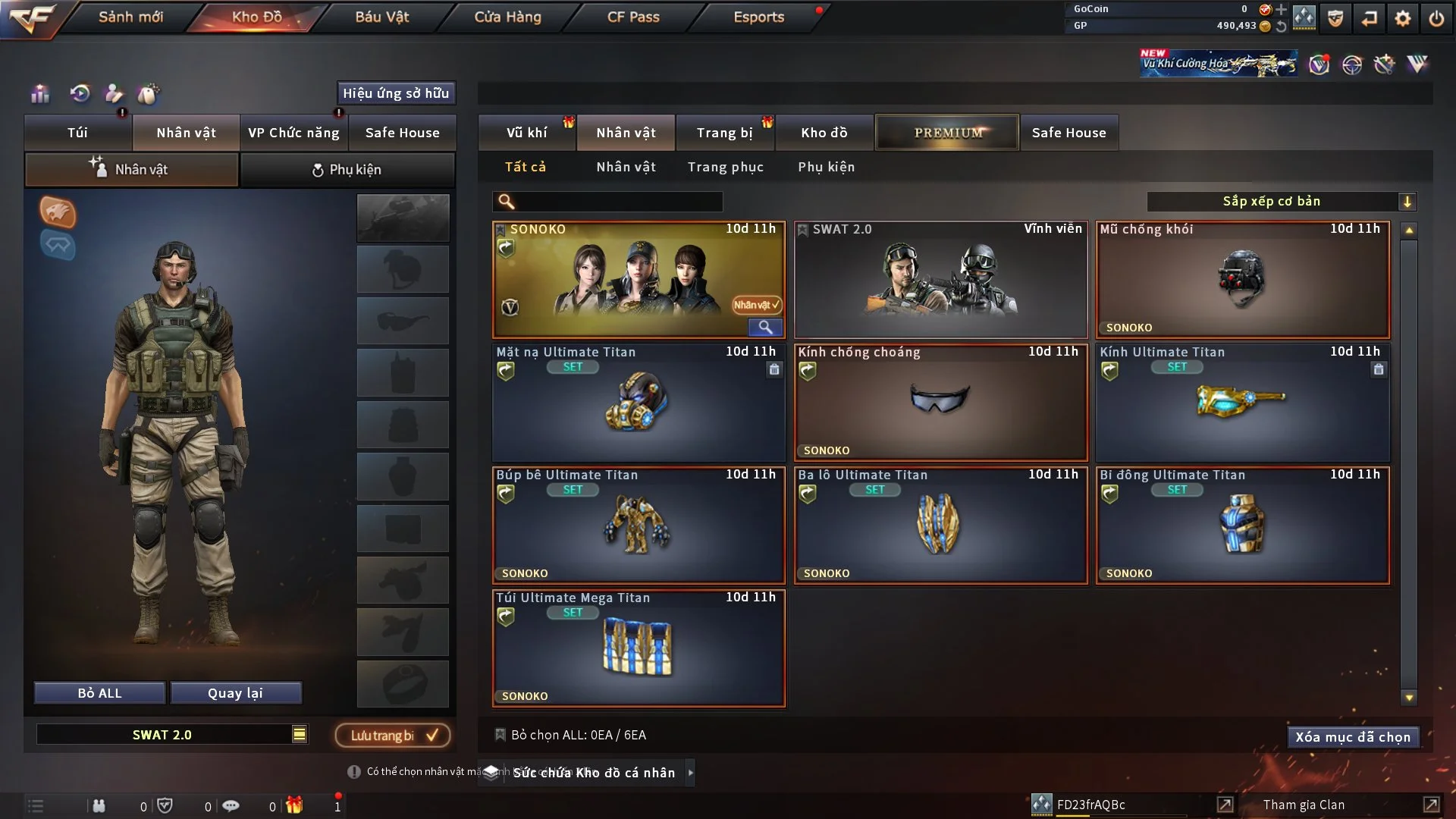Open the Báu Vật tab
The image size is (1456, 819).
pos(381,17)
